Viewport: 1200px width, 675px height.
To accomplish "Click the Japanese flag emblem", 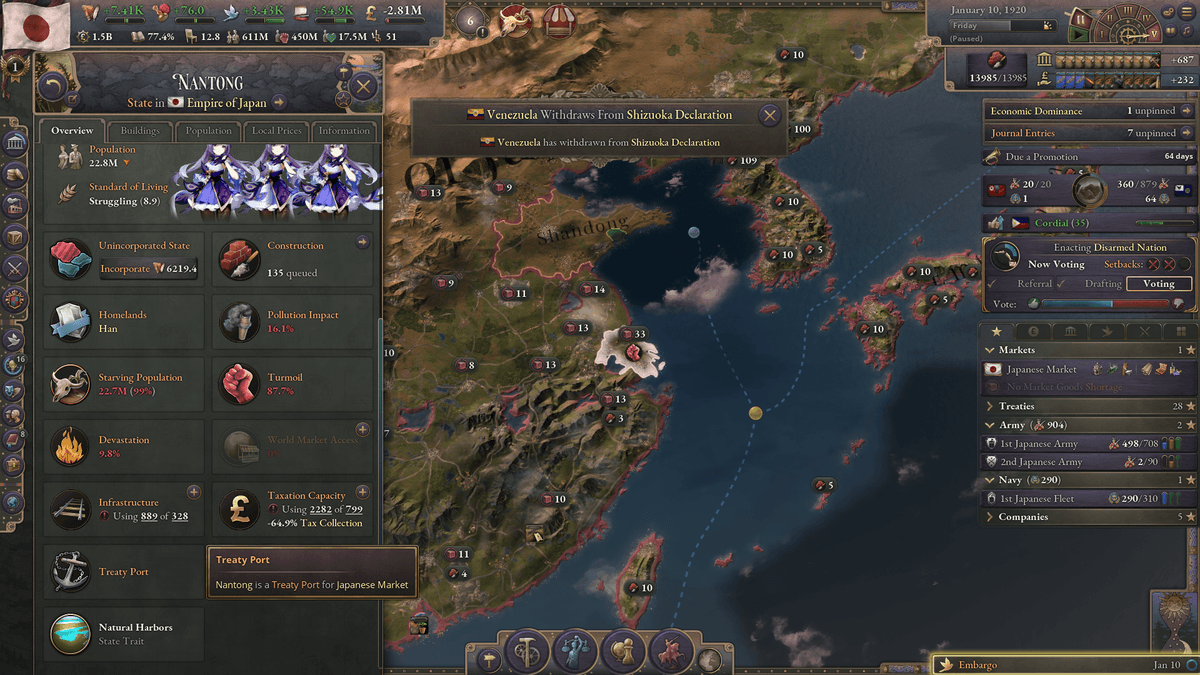I will 35,25.
